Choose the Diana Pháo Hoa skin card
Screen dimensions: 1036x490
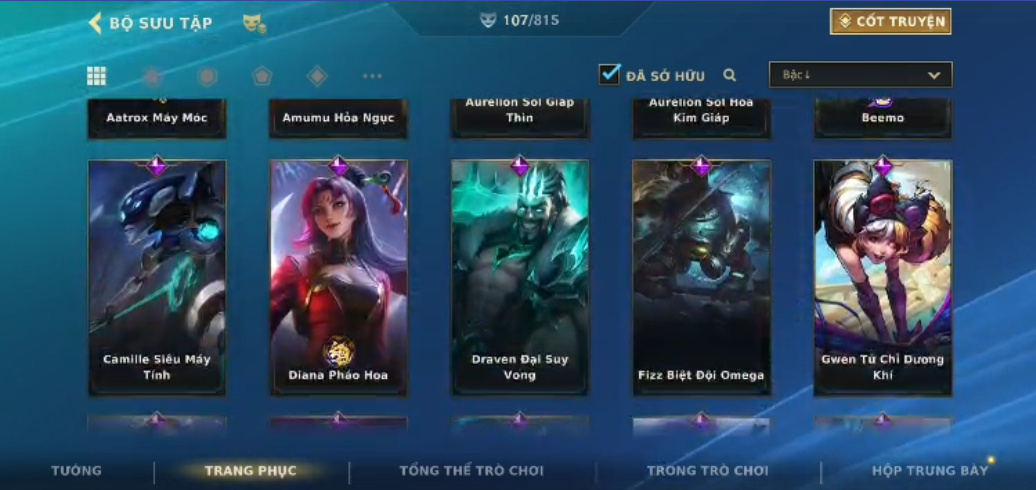tap(338, 277)
